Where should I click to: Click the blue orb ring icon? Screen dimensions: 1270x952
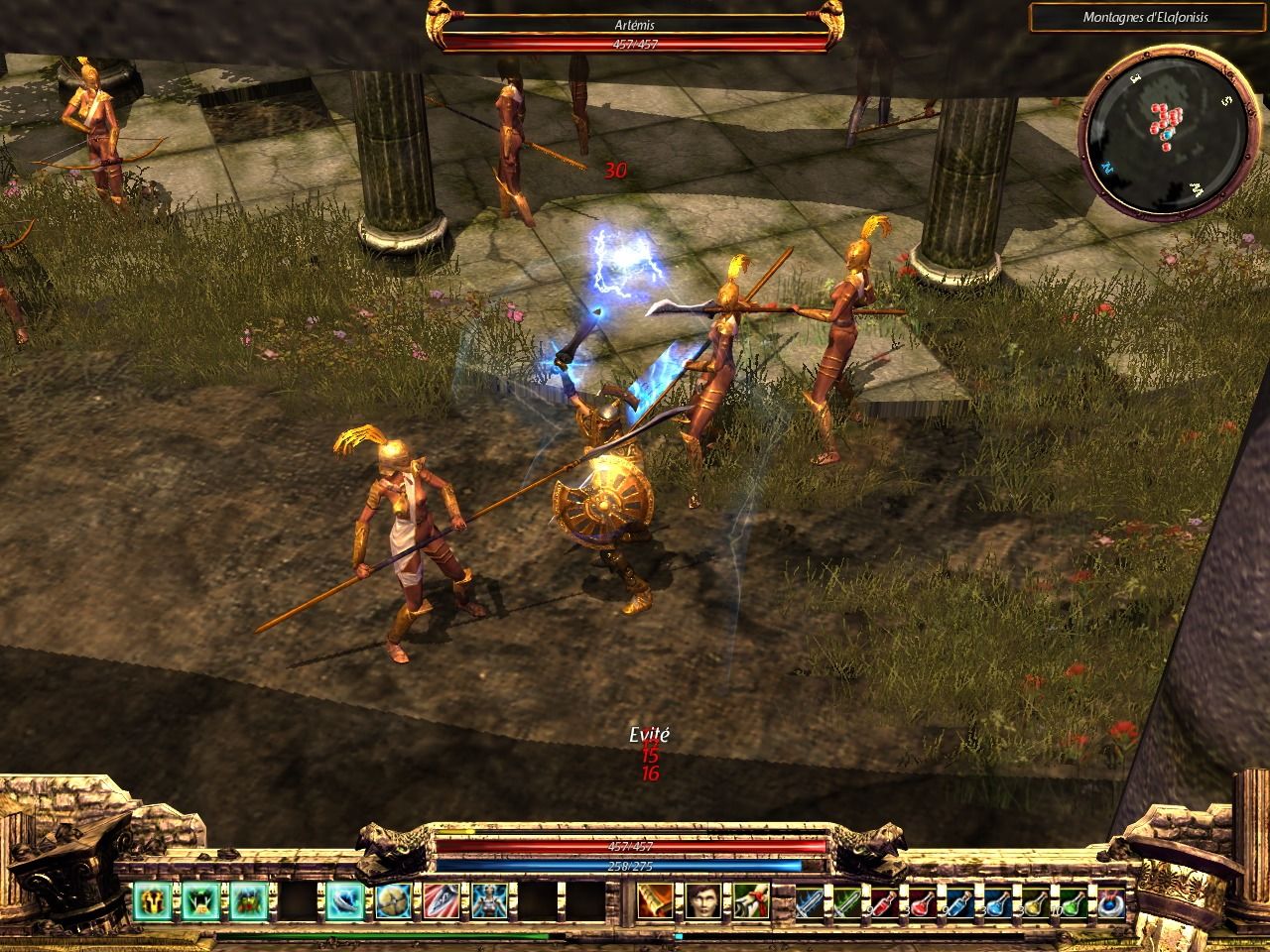click(x=1112, y=900)
